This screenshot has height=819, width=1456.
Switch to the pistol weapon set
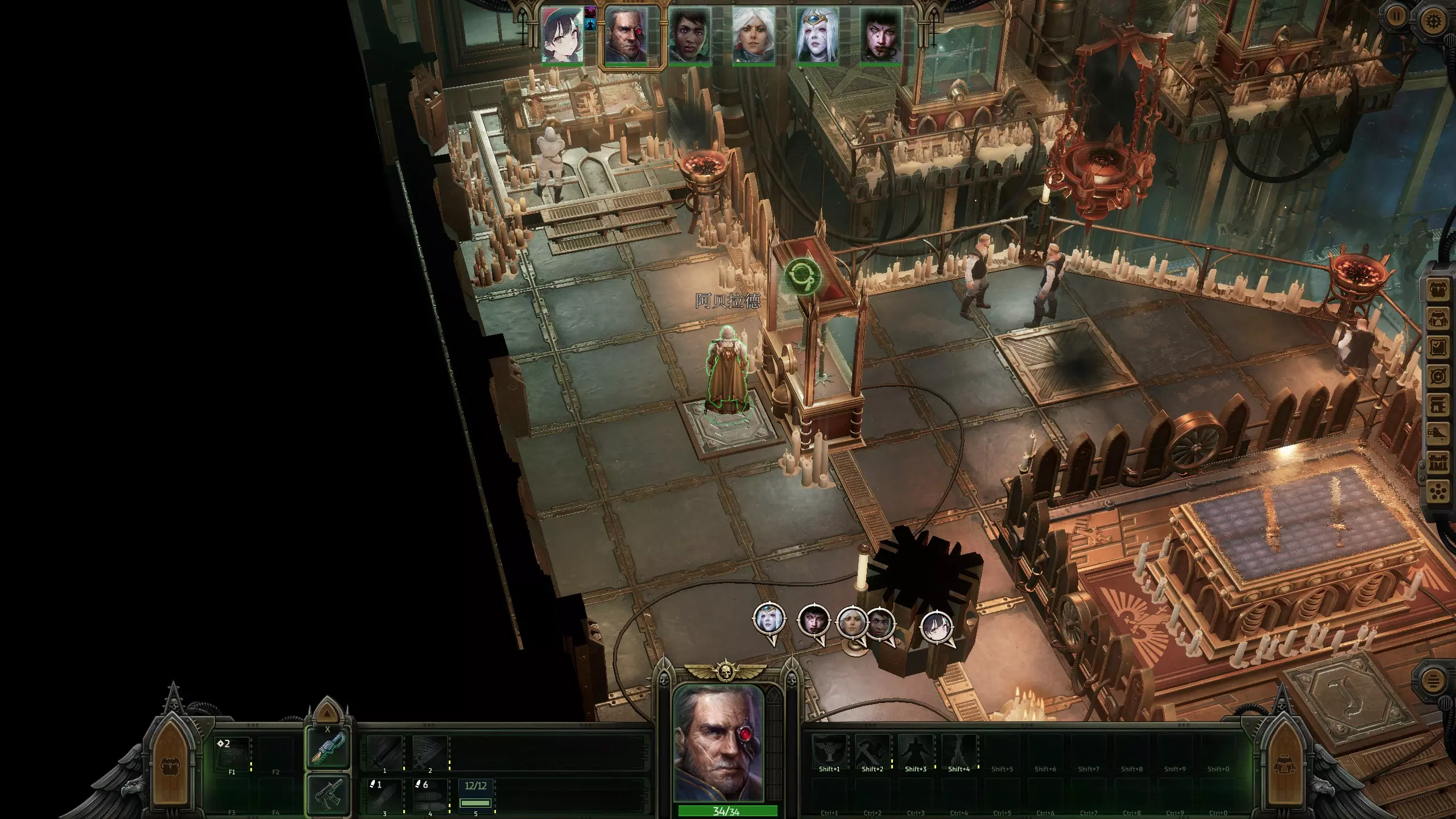pos(328,795)
